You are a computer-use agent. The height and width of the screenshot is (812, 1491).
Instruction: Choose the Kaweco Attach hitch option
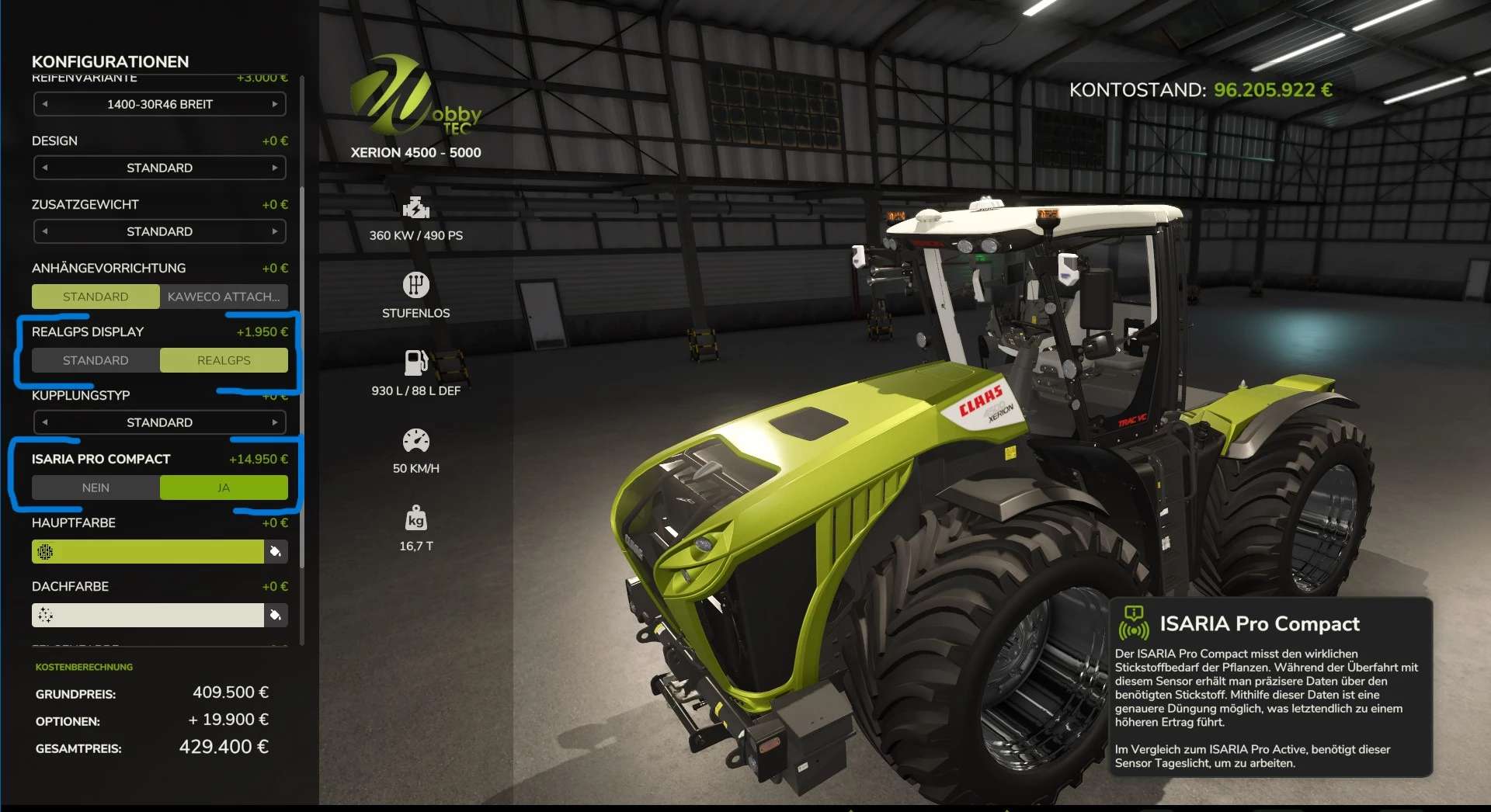[x=224, y=297]
